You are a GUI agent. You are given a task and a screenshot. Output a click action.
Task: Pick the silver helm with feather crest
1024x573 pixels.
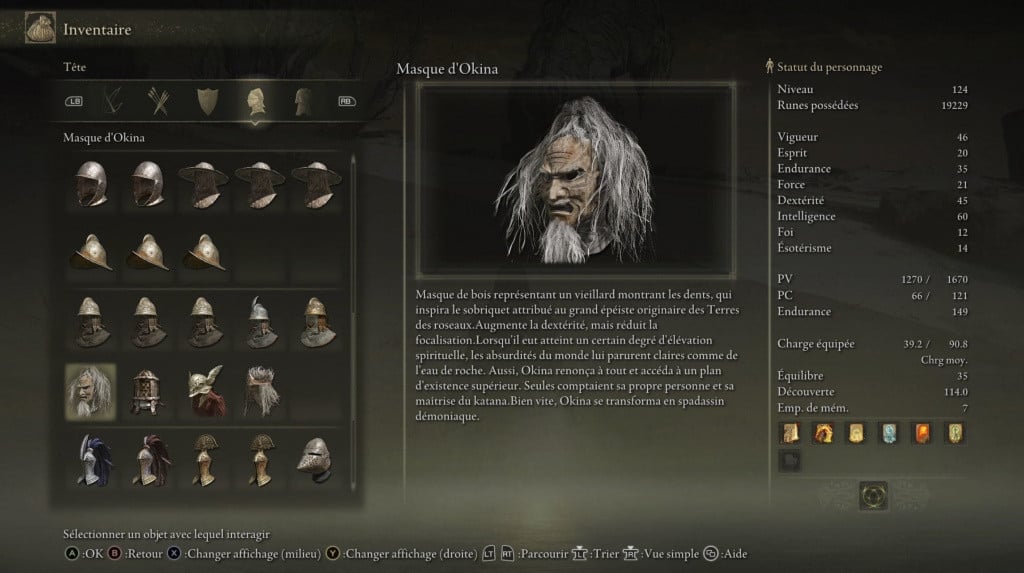click(259, 320)
